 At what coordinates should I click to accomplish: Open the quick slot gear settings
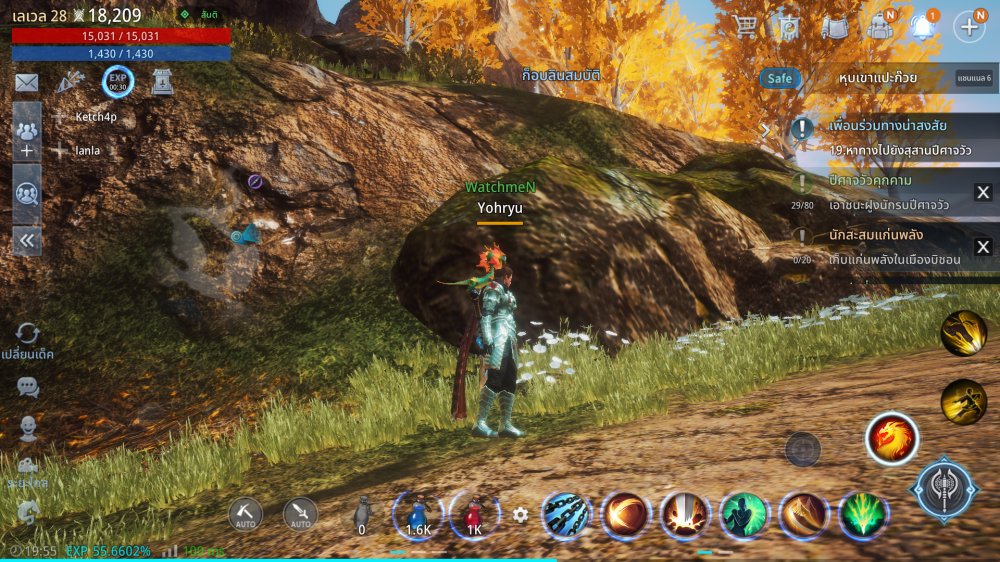[520, 515]
